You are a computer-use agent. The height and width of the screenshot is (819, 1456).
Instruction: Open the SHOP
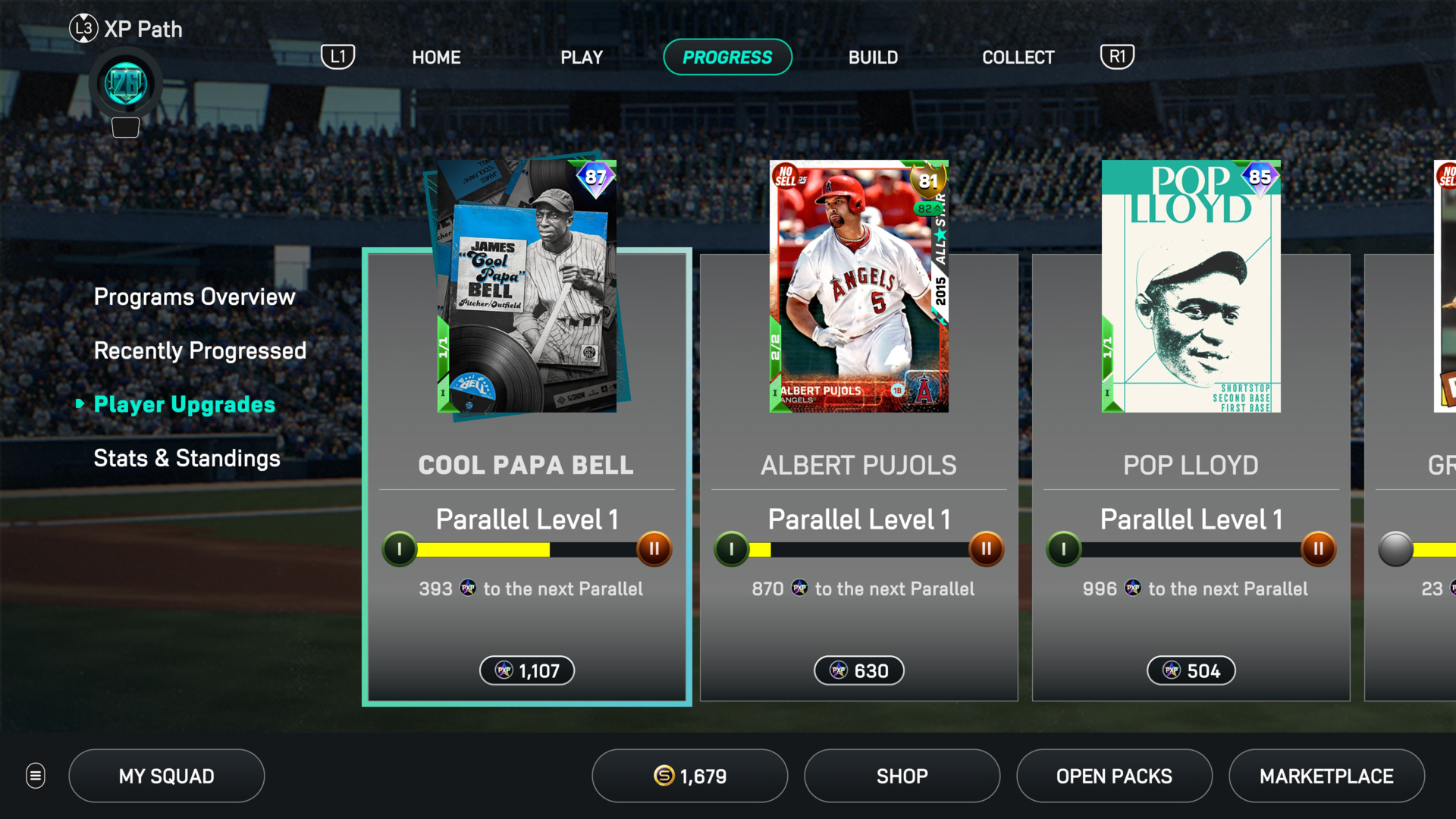click(x=902, y=776)
